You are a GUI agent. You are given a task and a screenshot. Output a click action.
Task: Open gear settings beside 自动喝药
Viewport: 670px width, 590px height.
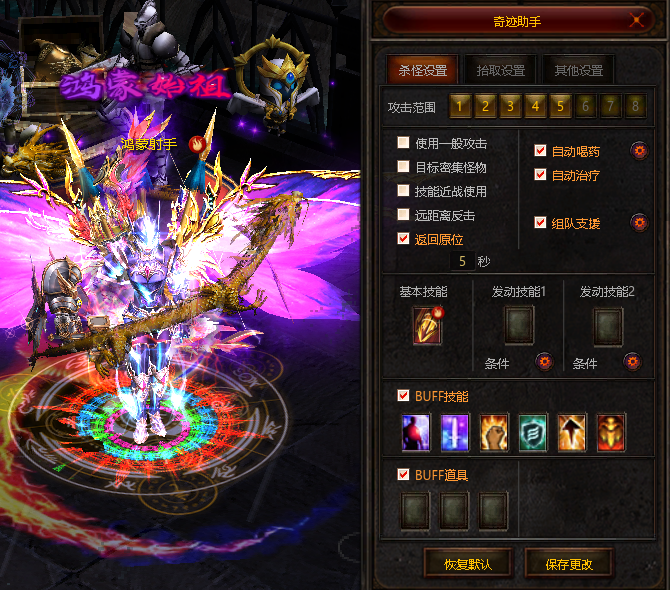[638, 151]
